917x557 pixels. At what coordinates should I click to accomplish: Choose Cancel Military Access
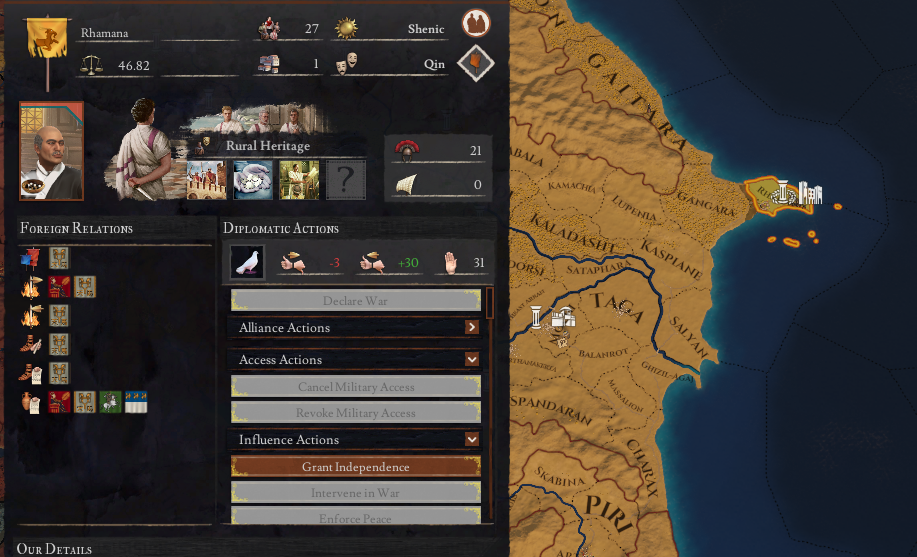click(x=356, y=387)
